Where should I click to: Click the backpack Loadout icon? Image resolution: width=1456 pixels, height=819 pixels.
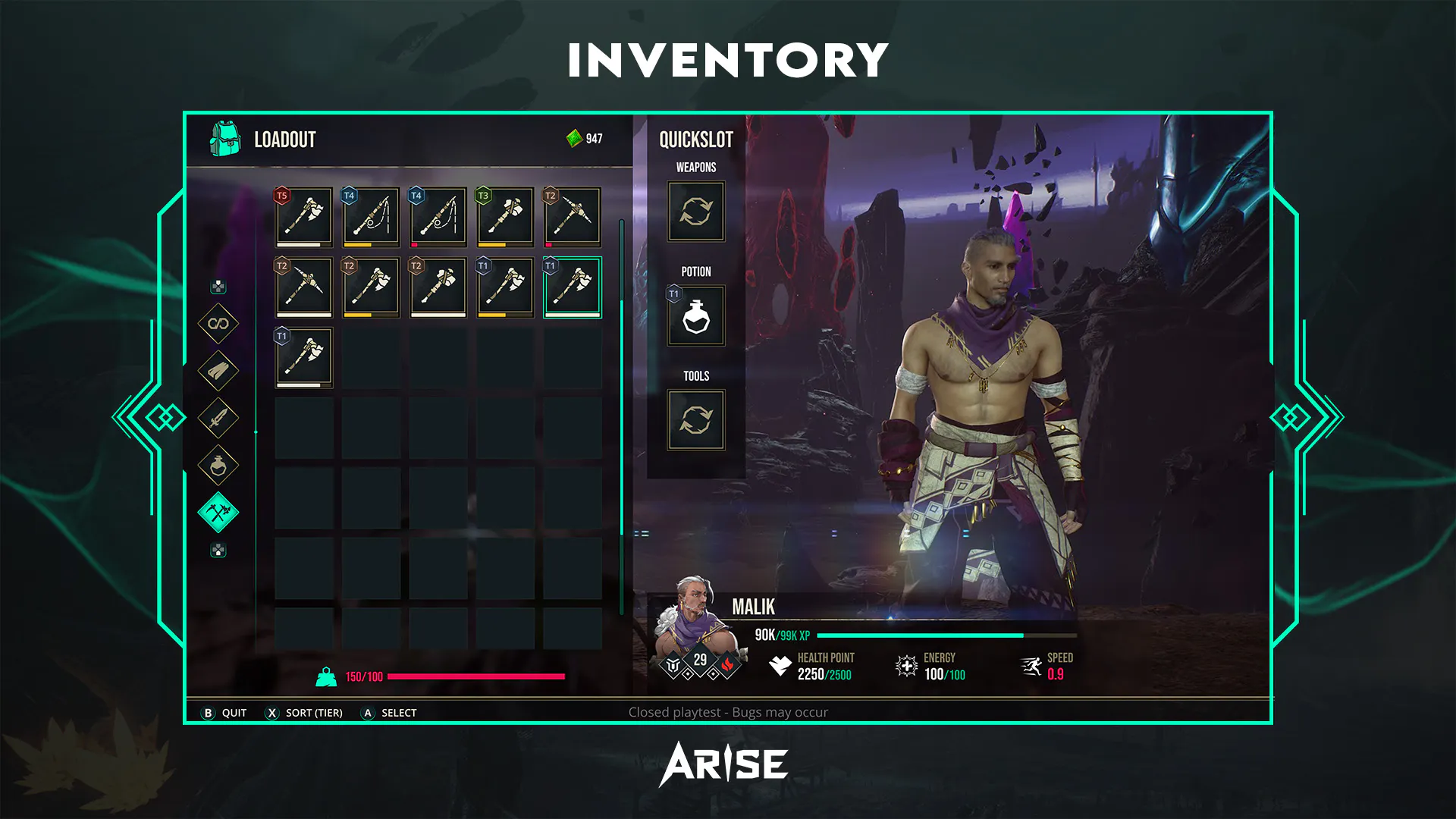pos(224,138)
